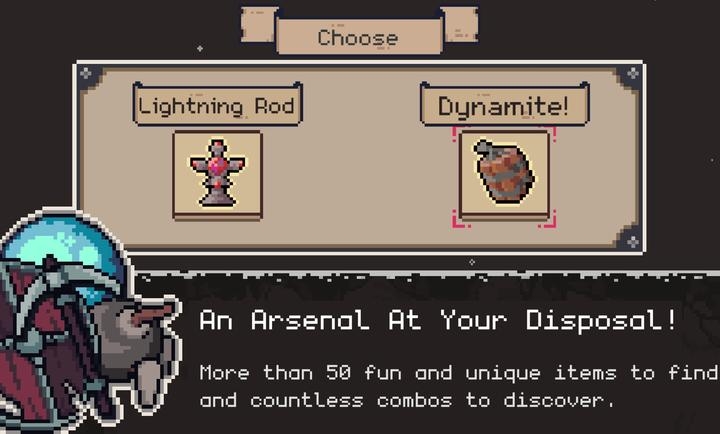The width and height of the screenshot is (720, 434).
Task: Select the Dynamite barrel icon
Action: click(504, 173)
